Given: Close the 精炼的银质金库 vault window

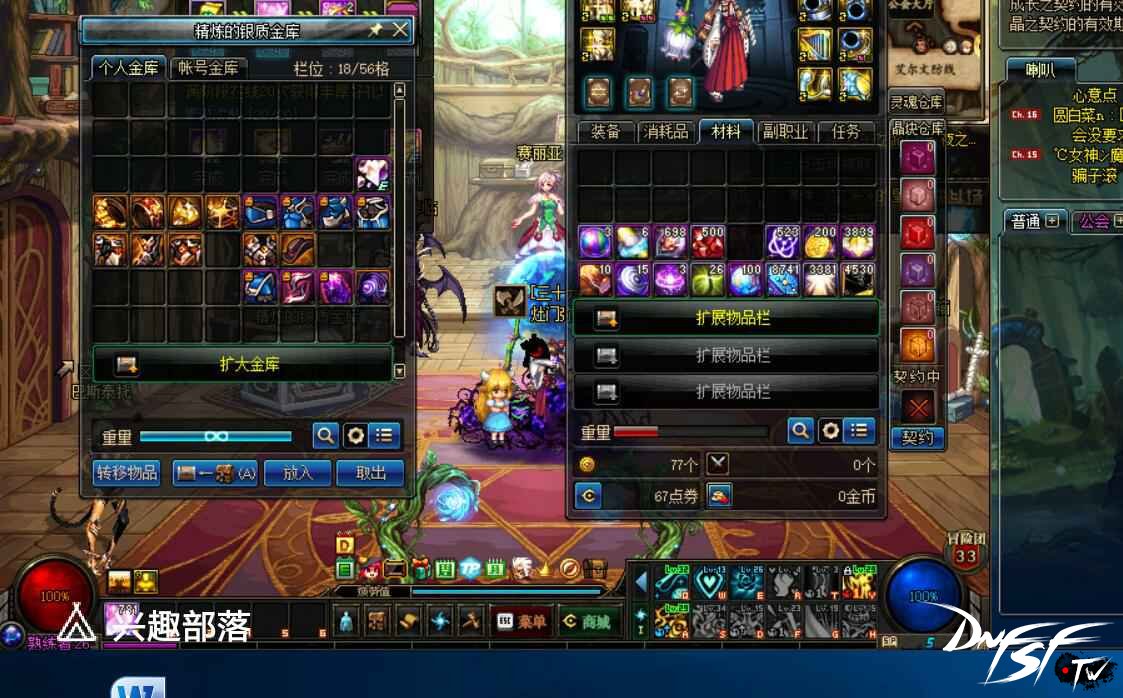Looking at the screenshot, I should pyautogui.click(x=400, y=30).
